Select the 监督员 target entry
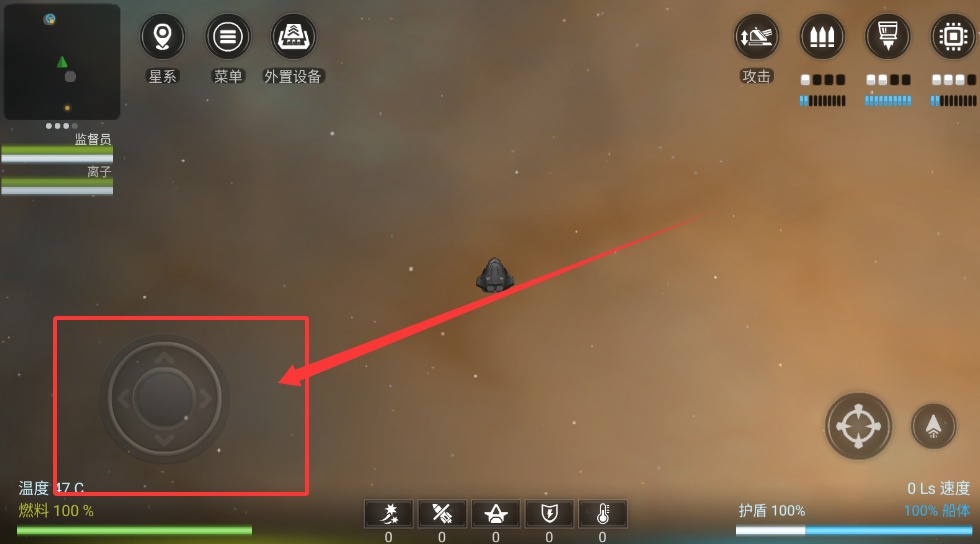Viewport: 980px width, 544px height. pos(57,147)
